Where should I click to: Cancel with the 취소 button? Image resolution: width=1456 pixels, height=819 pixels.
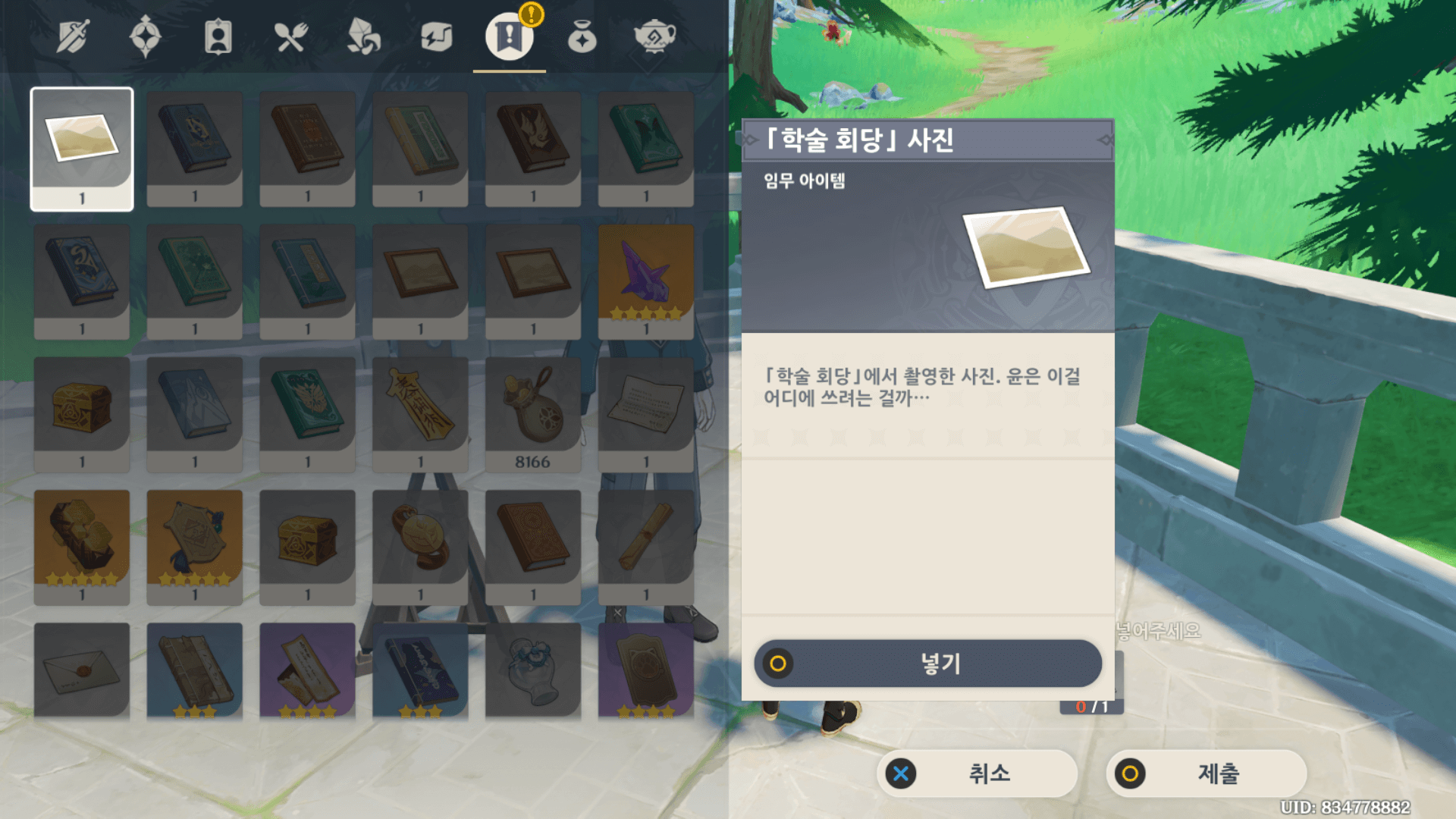click(x=977, y=774)
